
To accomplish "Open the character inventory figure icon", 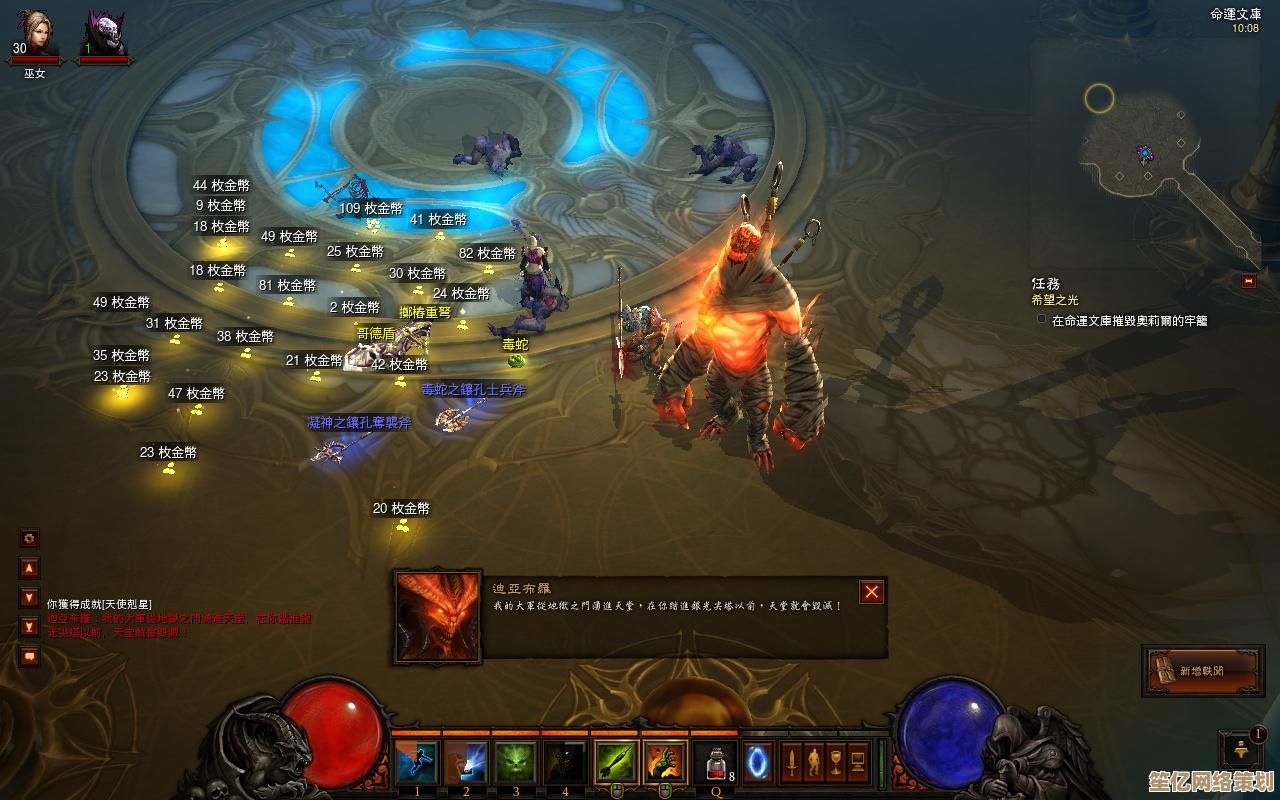I will point(814,763).
